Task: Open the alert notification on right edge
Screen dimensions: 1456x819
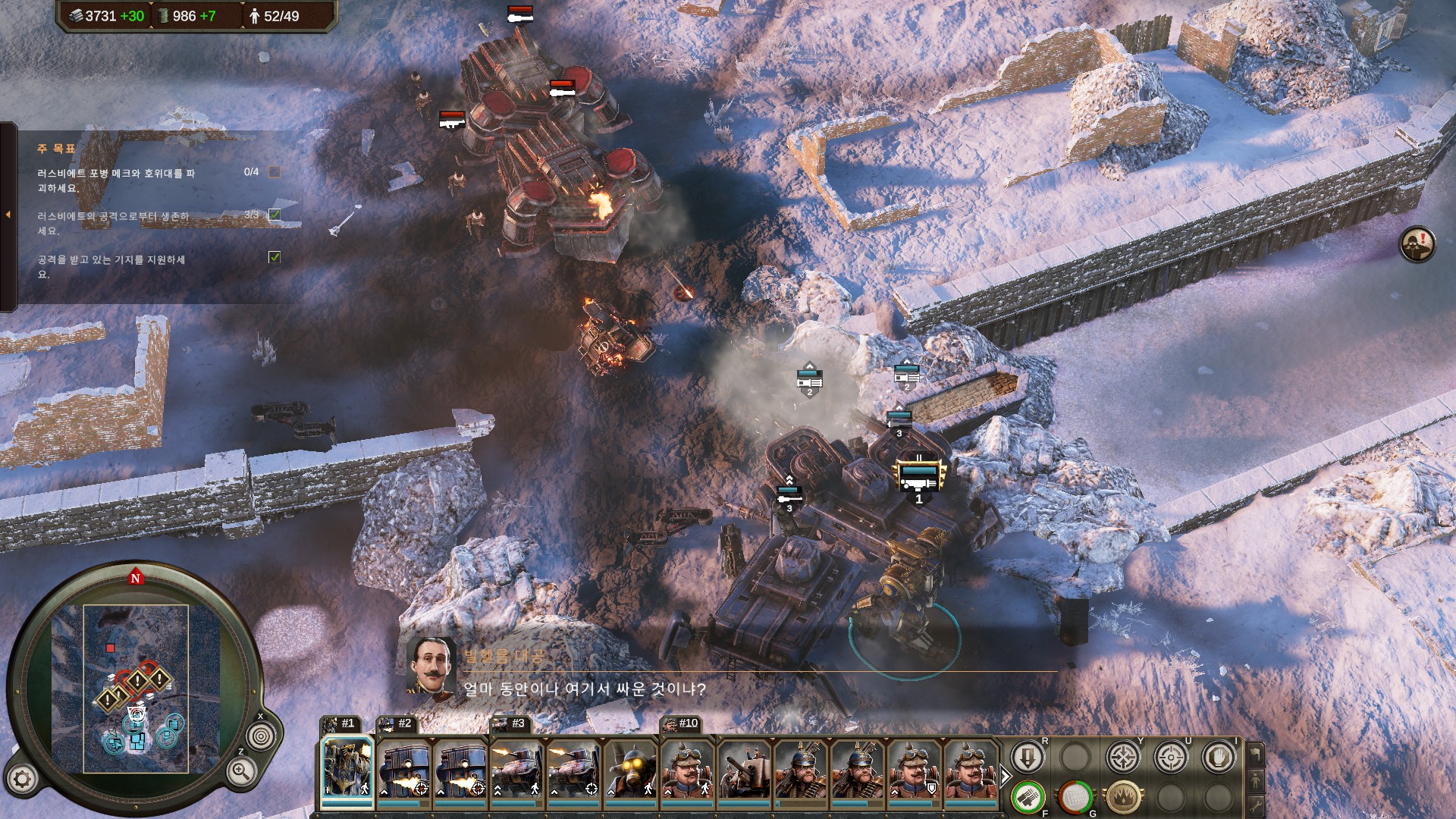Action: pos(1417,244)
